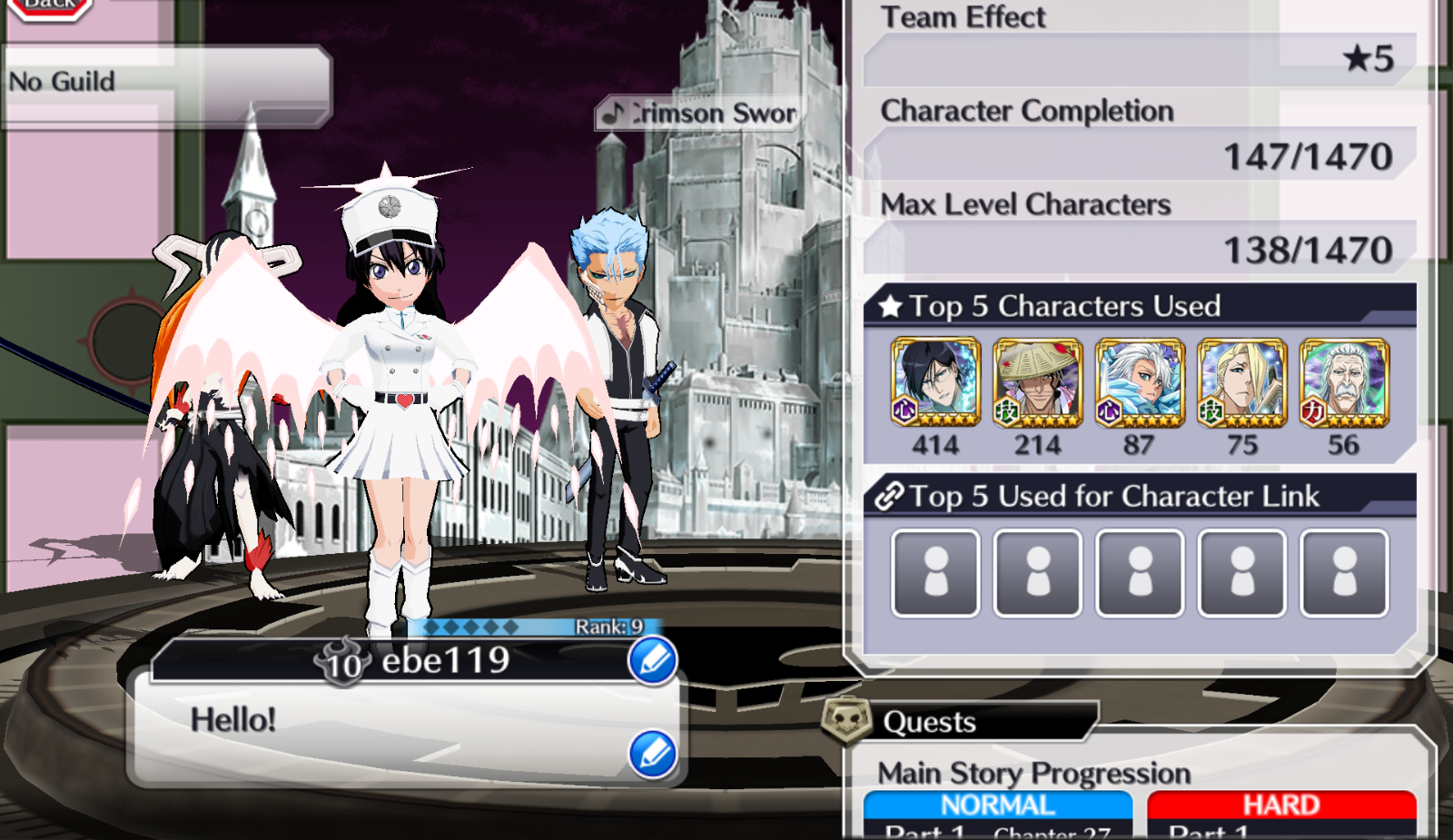The width and height of the screenshot is (1453, 840).
Task: Open the Crimson Sword music selector
Action: point(701,114)
